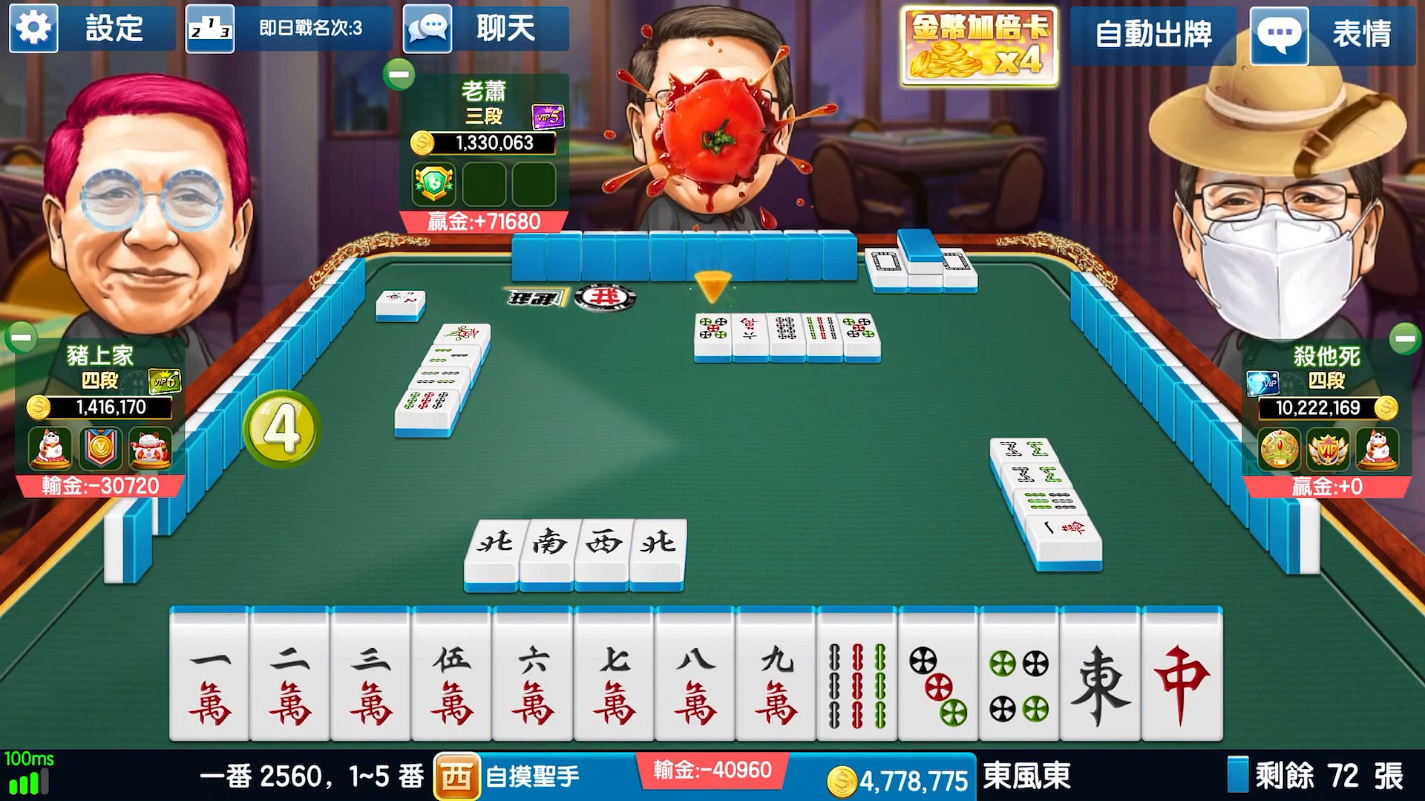Click the coin icon beside the 4,778,775 balance
This screenshot has width=1425, height=801.
[843, 776]
